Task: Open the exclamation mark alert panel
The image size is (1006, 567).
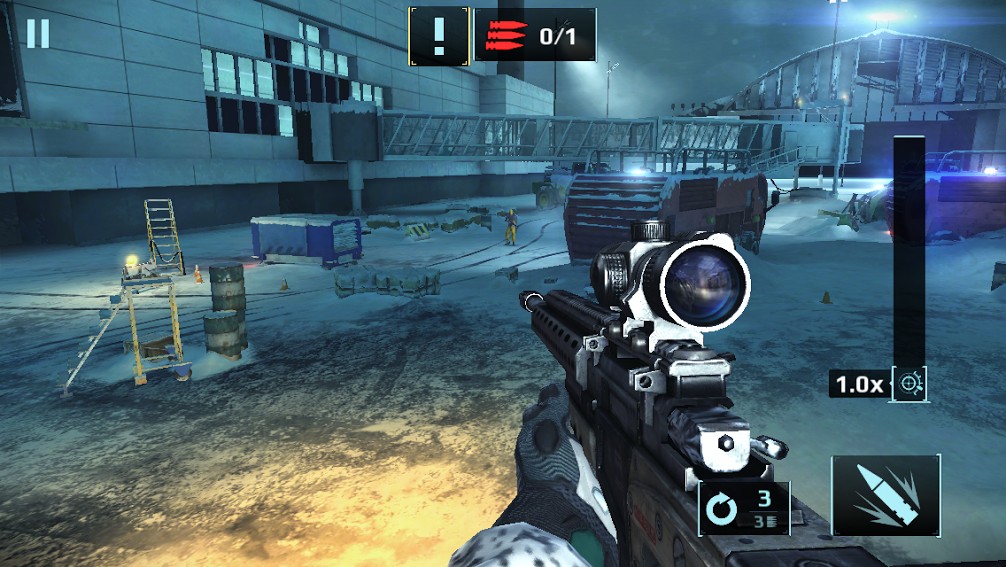Action: coord(439,35)
